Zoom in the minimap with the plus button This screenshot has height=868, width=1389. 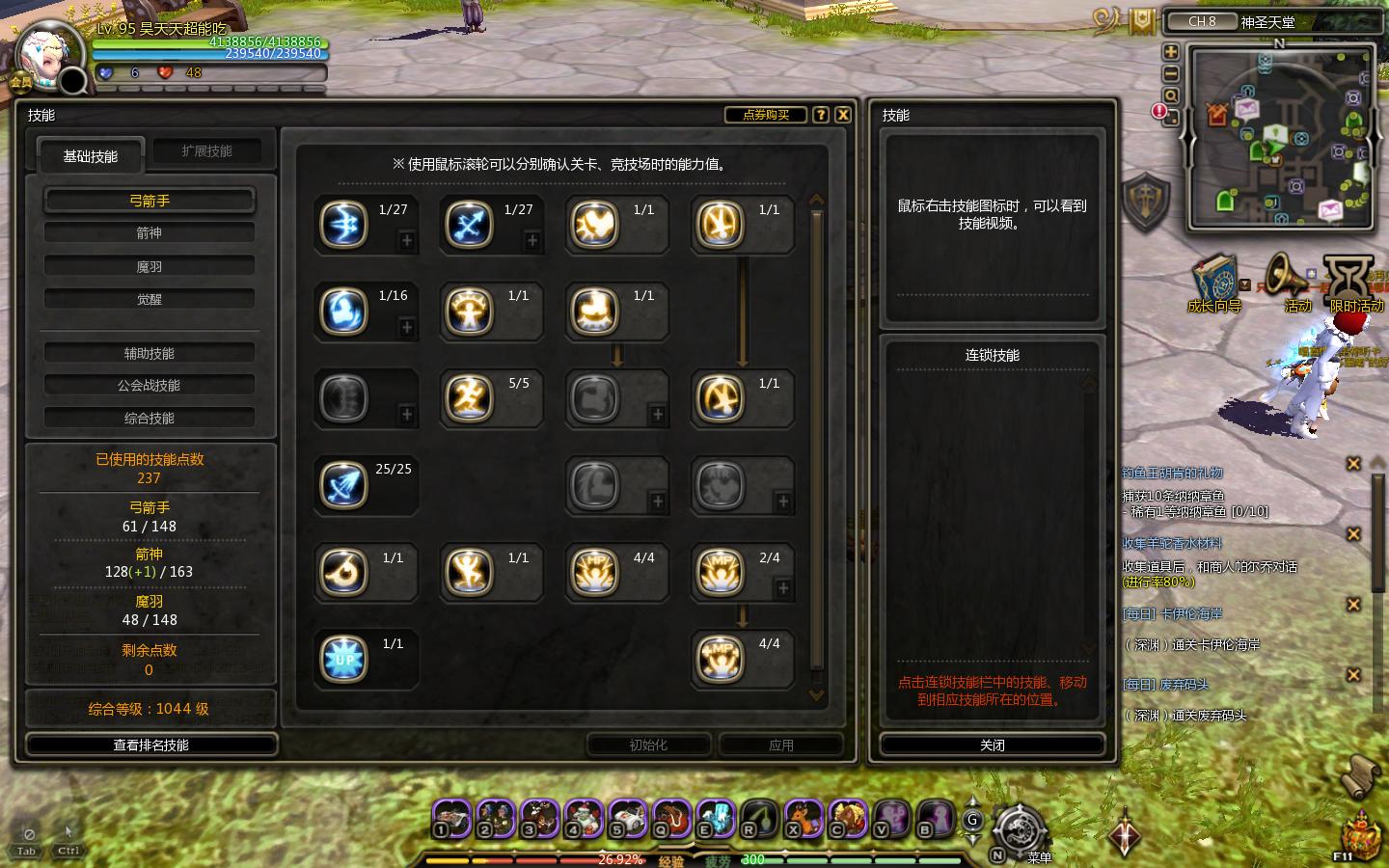(1171, 52)
